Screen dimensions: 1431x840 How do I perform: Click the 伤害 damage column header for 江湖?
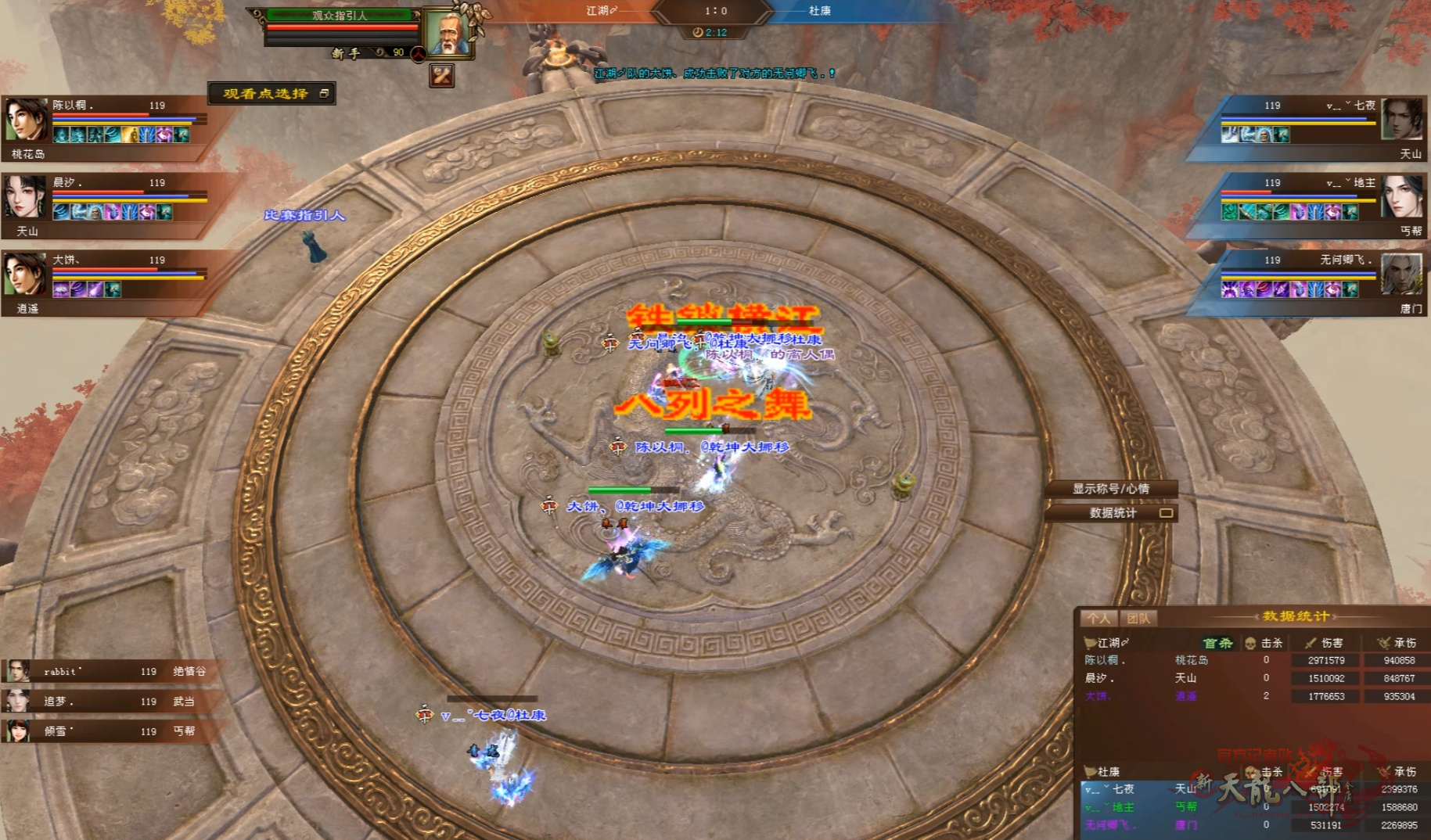[x=1325, y=643]
